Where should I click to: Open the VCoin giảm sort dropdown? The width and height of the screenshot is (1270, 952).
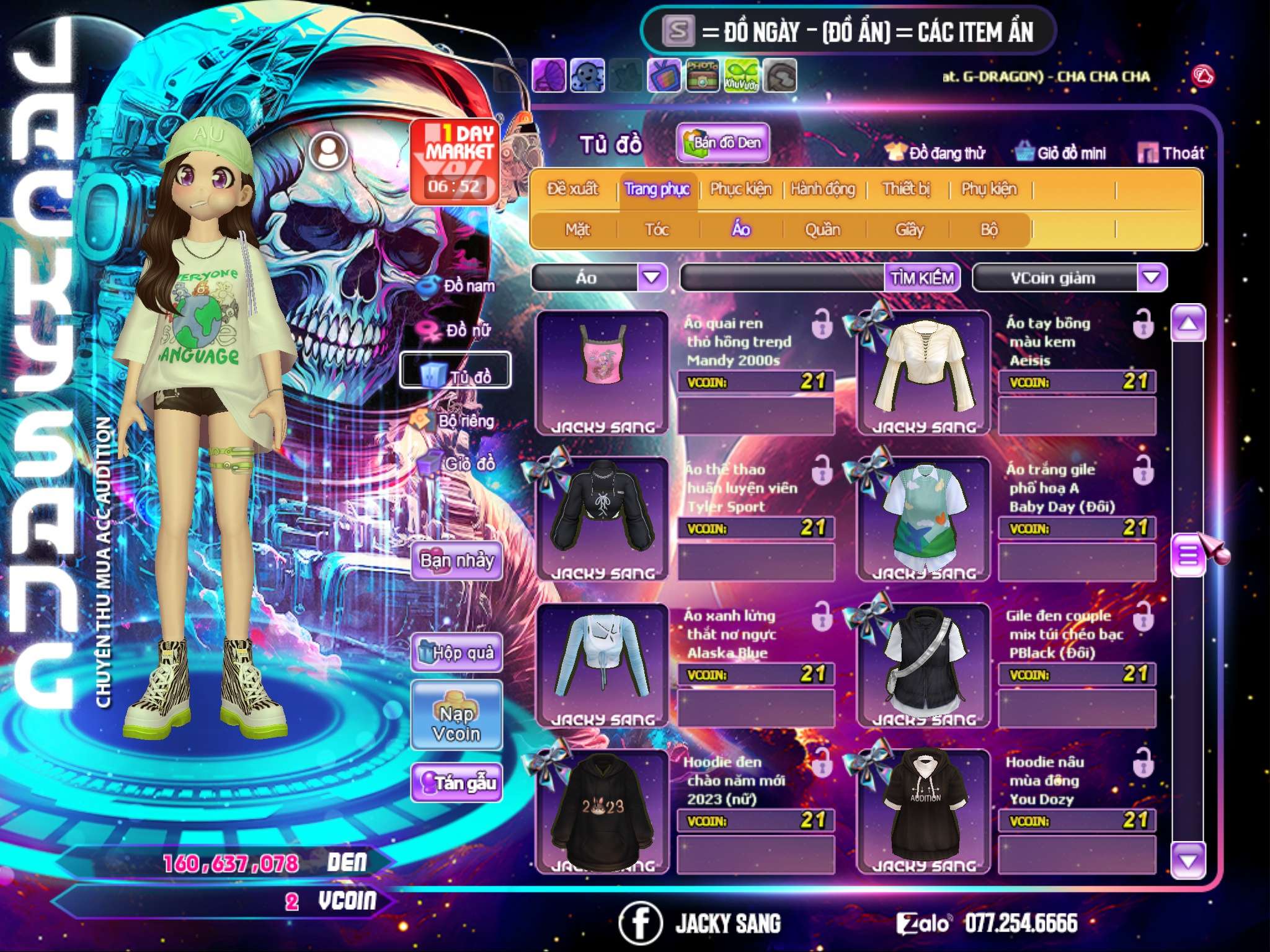tap(1152, 278)
